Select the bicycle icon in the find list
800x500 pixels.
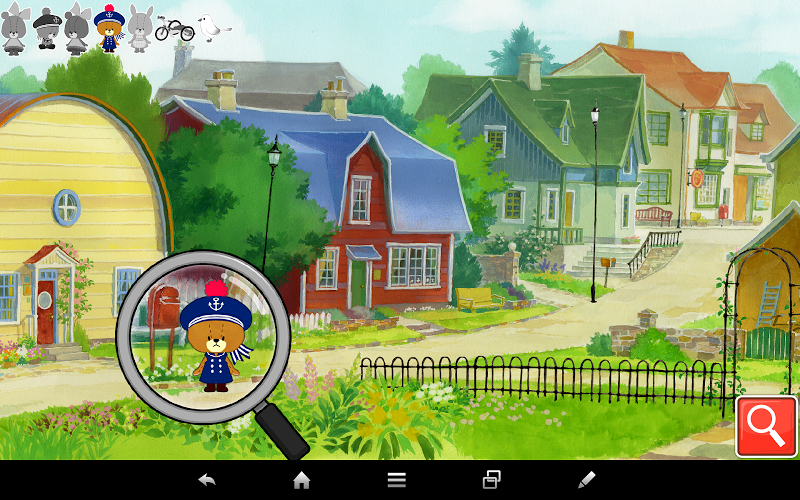[x=174, y=30]
